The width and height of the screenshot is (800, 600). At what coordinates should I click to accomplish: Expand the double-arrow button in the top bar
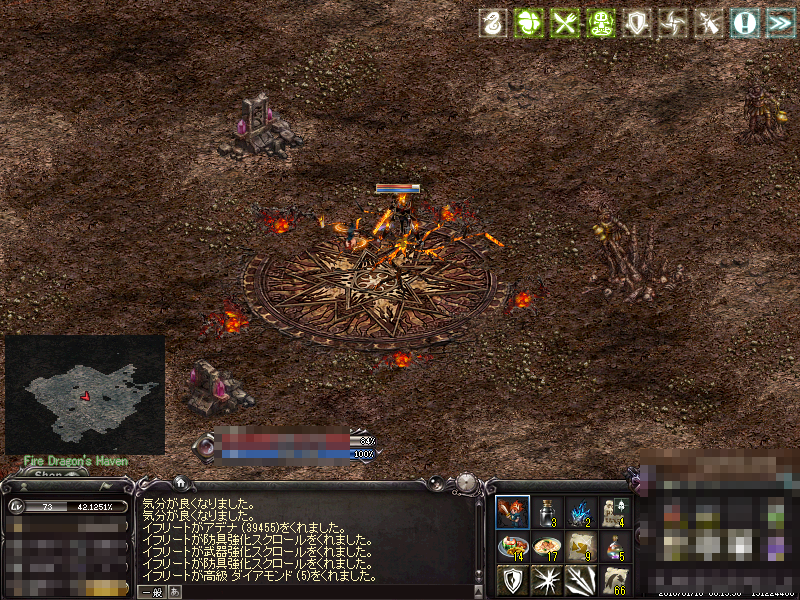(x=779, y=24)
